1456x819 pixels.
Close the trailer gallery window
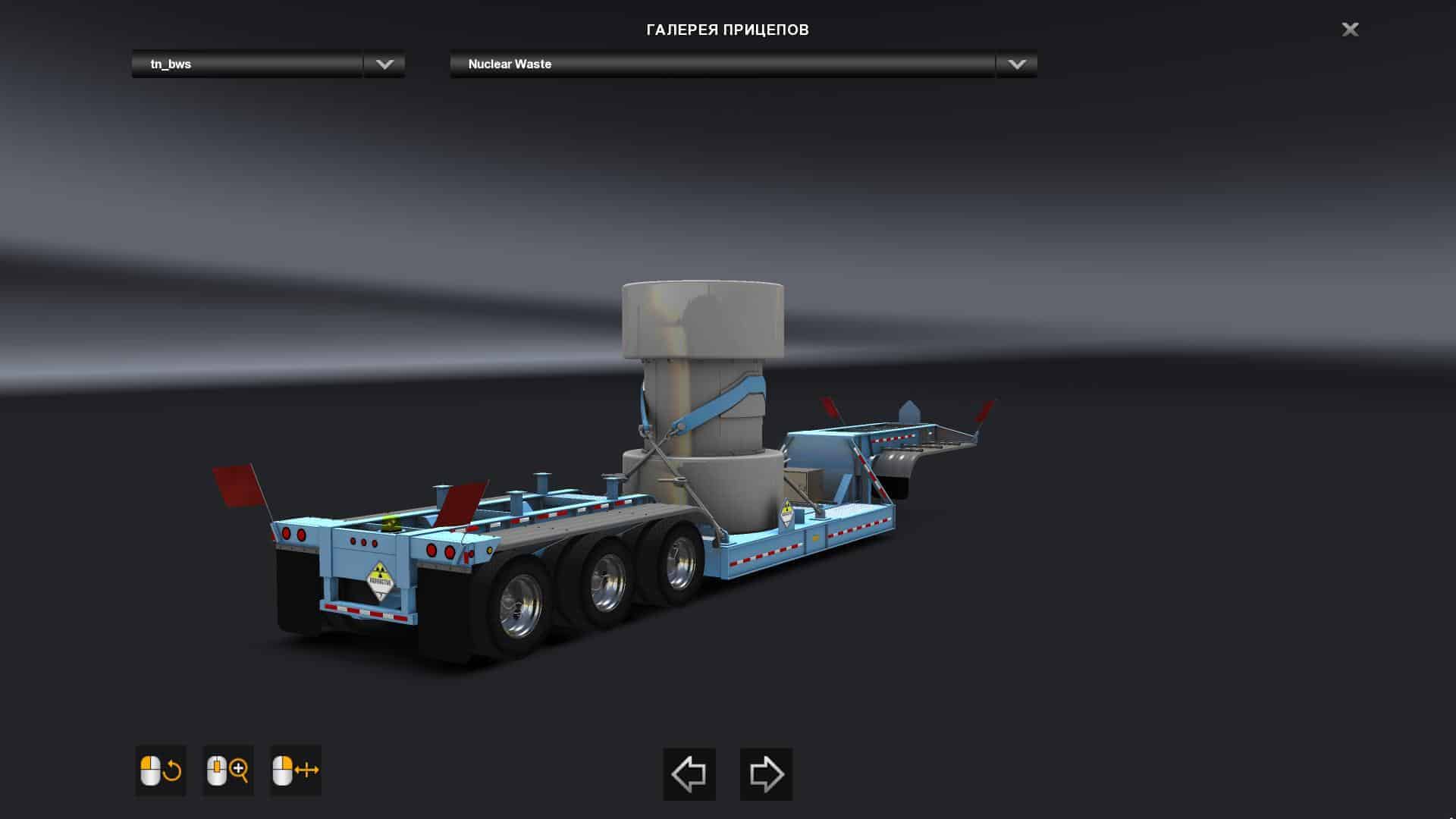[1350, 30]
